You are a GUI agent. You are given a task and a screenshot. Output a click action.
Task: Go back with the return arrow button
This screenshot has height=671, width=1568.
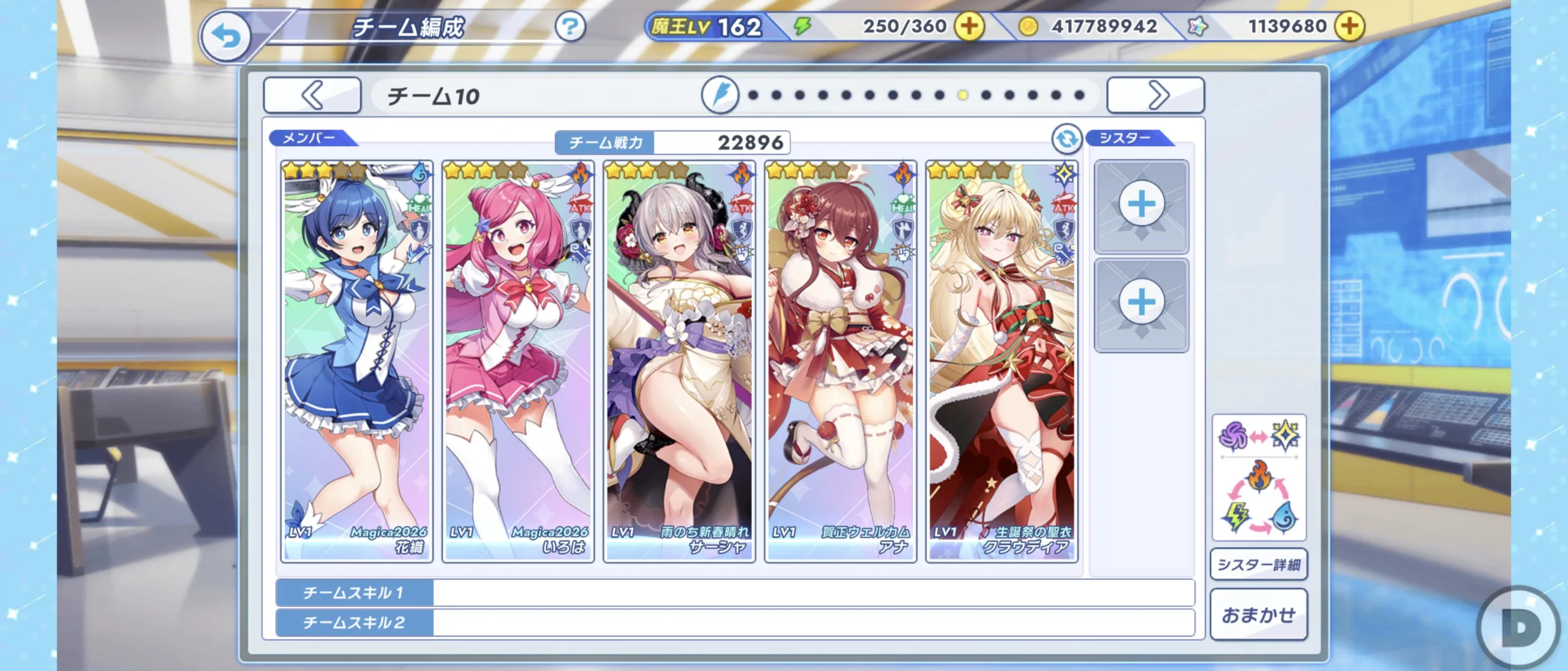click(x=225, y=37)
